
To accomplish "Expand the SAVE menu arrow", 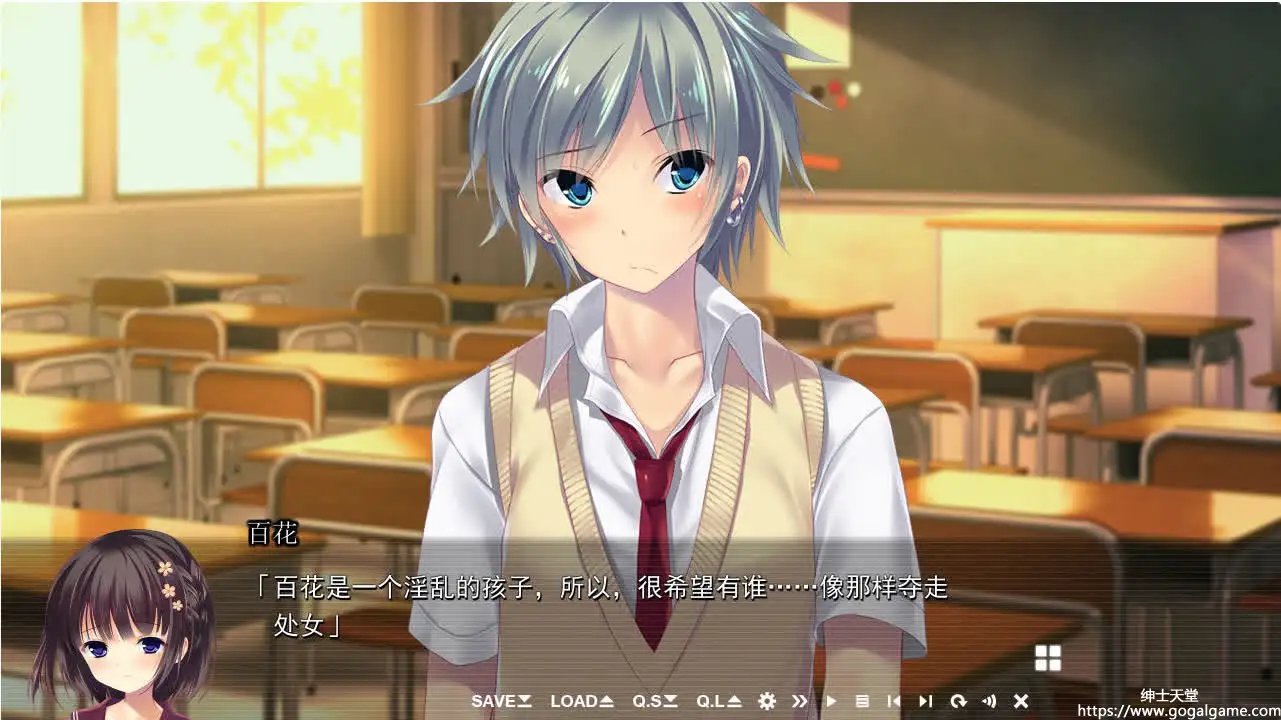I will click(524, 701).
